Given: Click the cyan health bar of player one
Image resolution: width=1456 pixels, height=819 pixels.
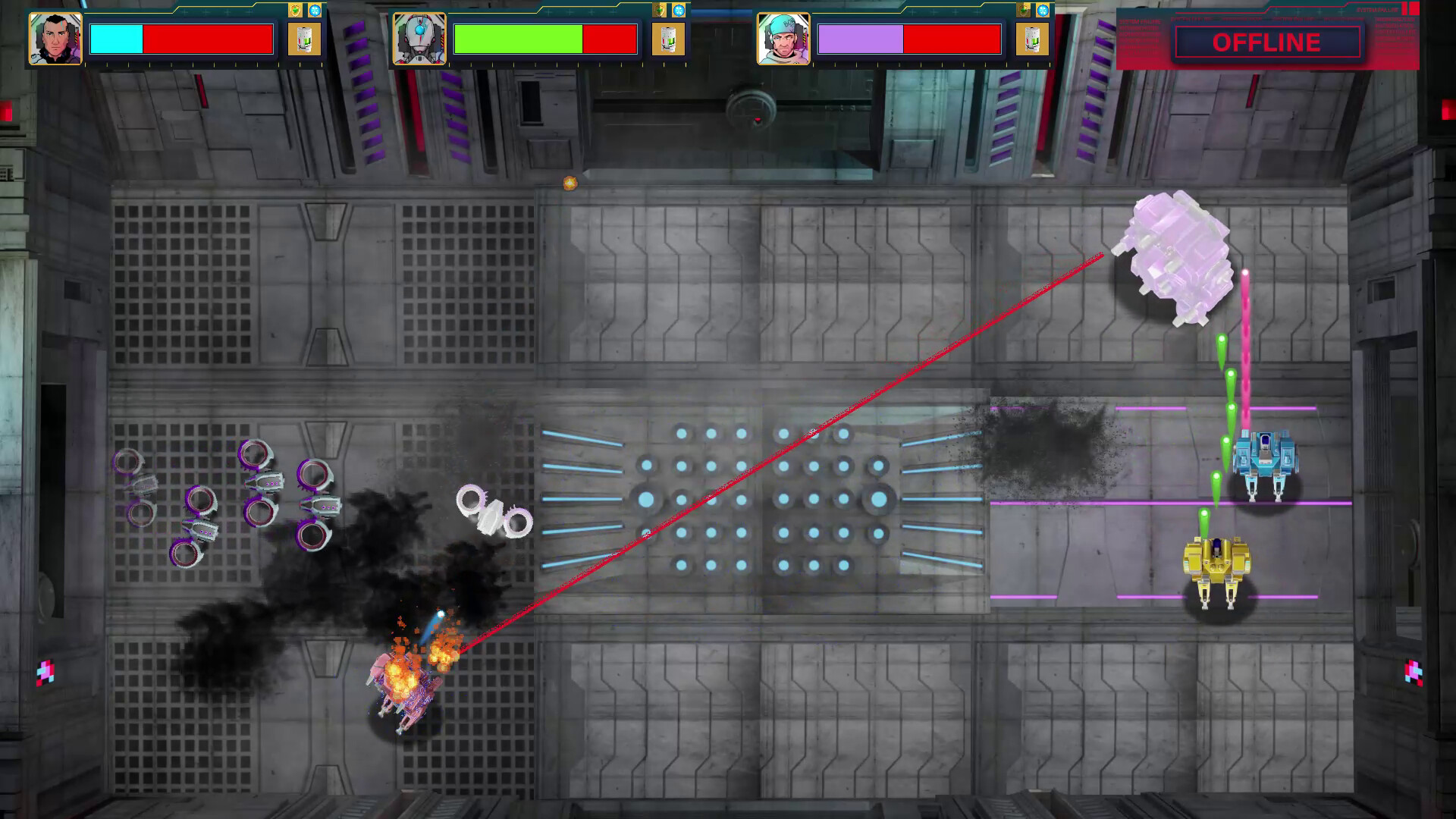Looking at the screenshot, I should pos(115,39).
